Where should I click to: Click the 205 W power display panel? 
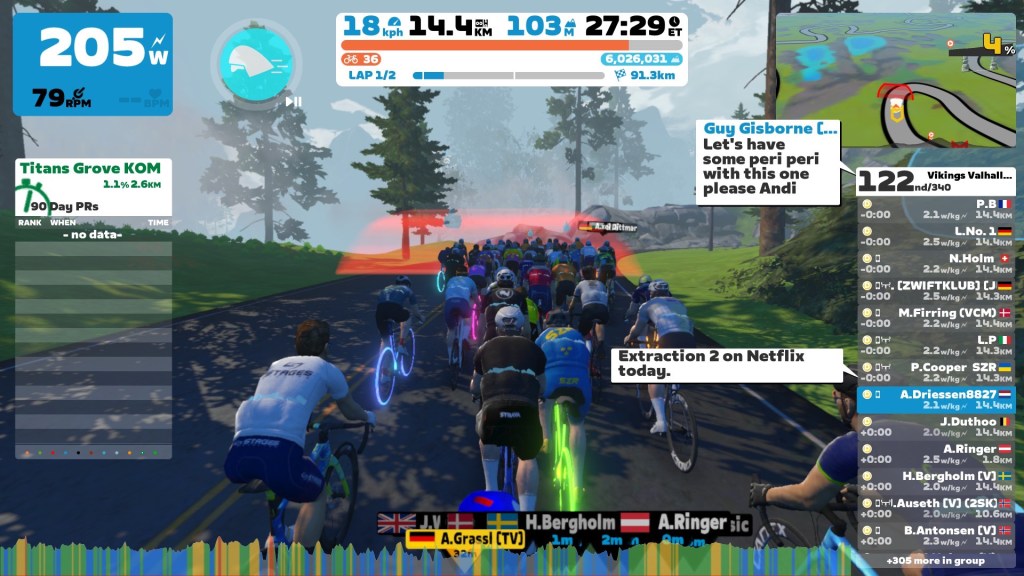(x=92, y=64)
